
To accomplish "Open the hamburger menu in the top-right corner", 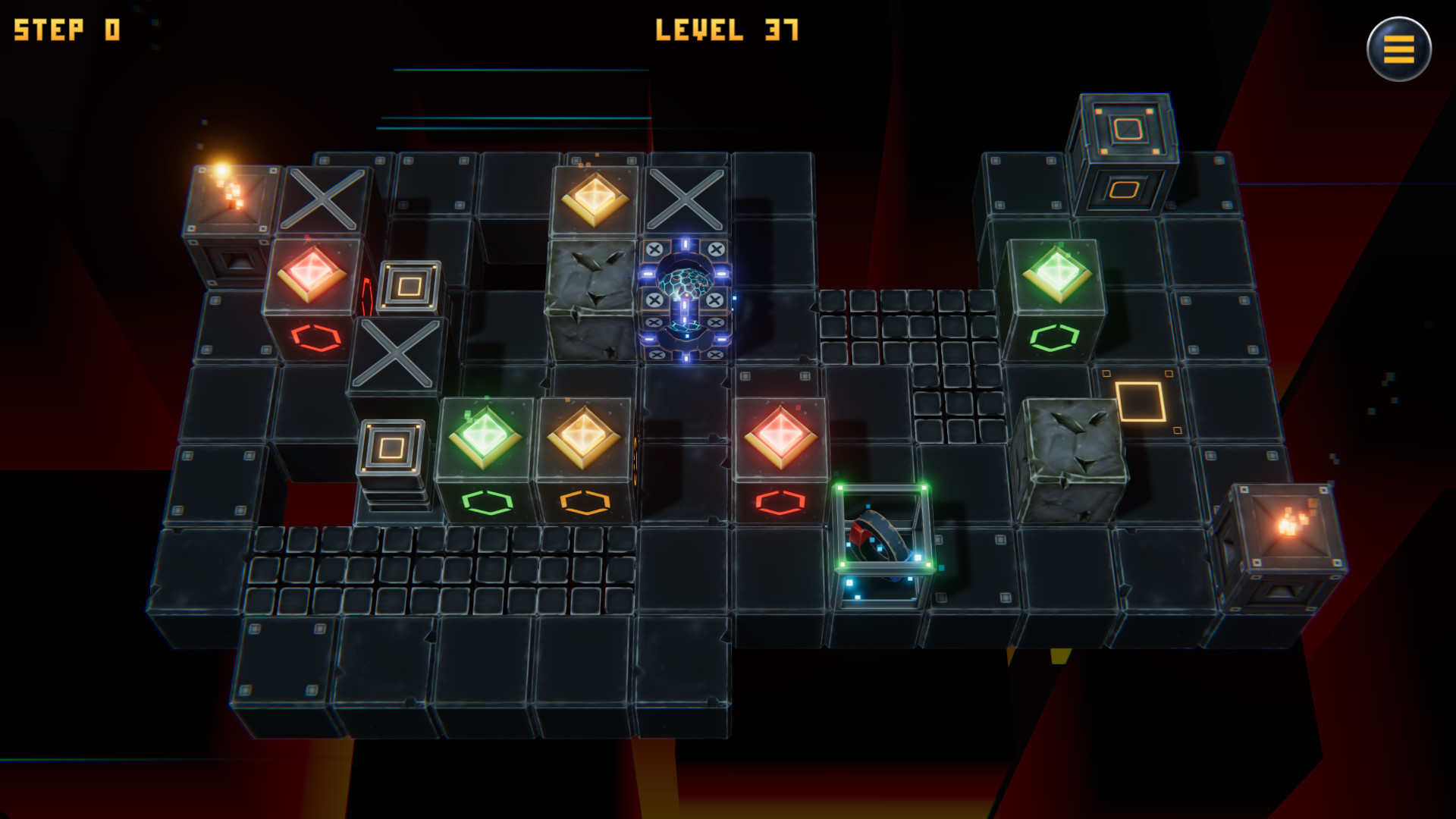I will [x=1399, y=49].
